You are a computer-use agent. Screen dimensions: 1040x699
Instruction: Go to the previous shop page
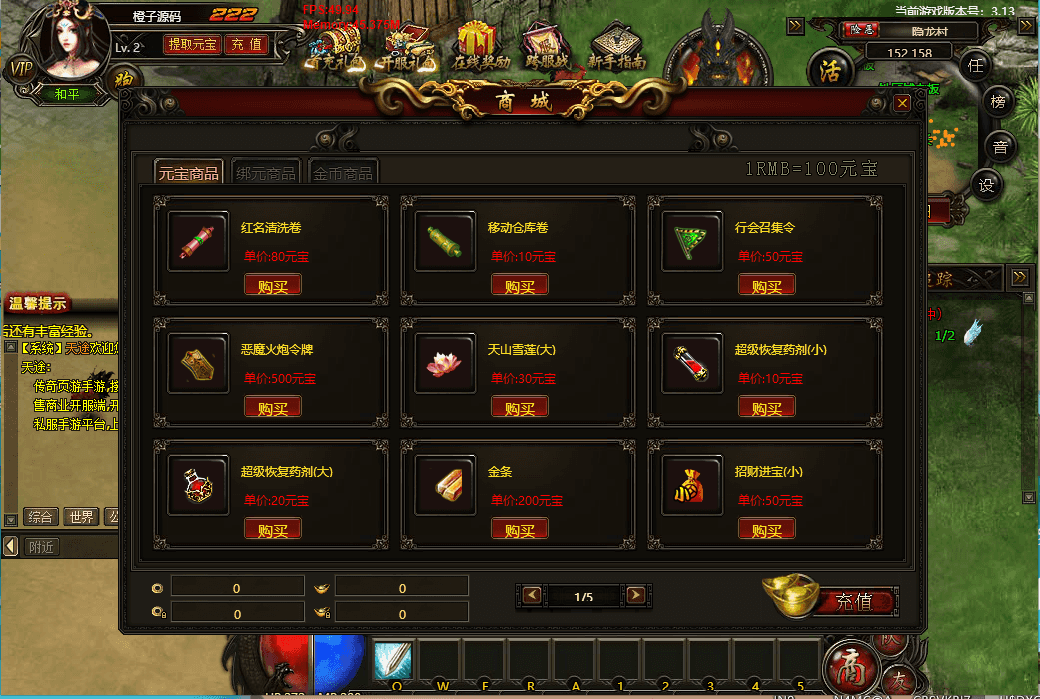(x=532, y=596)
